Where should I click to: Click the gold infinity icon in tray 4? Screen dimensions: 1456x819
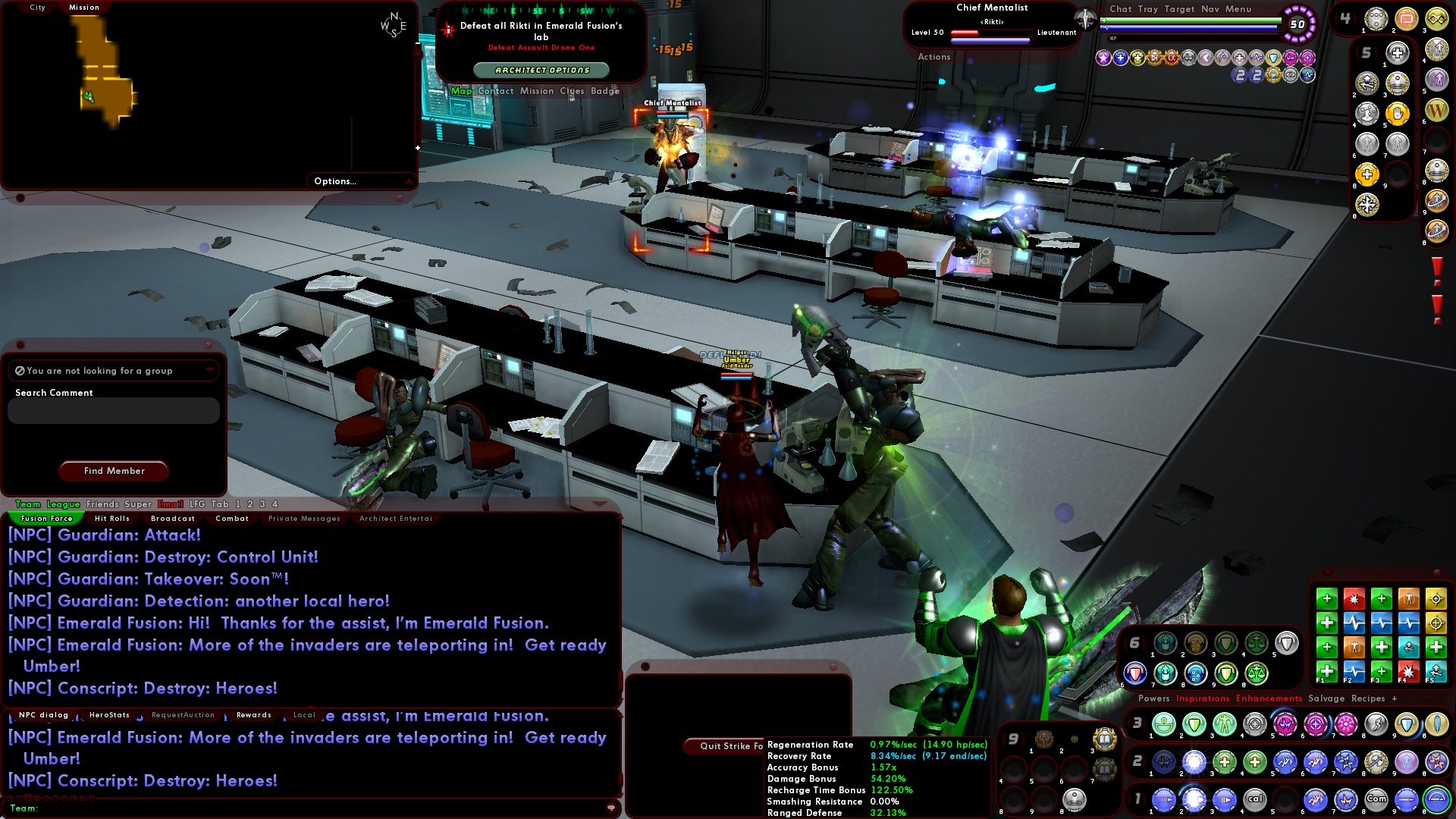1437,19
